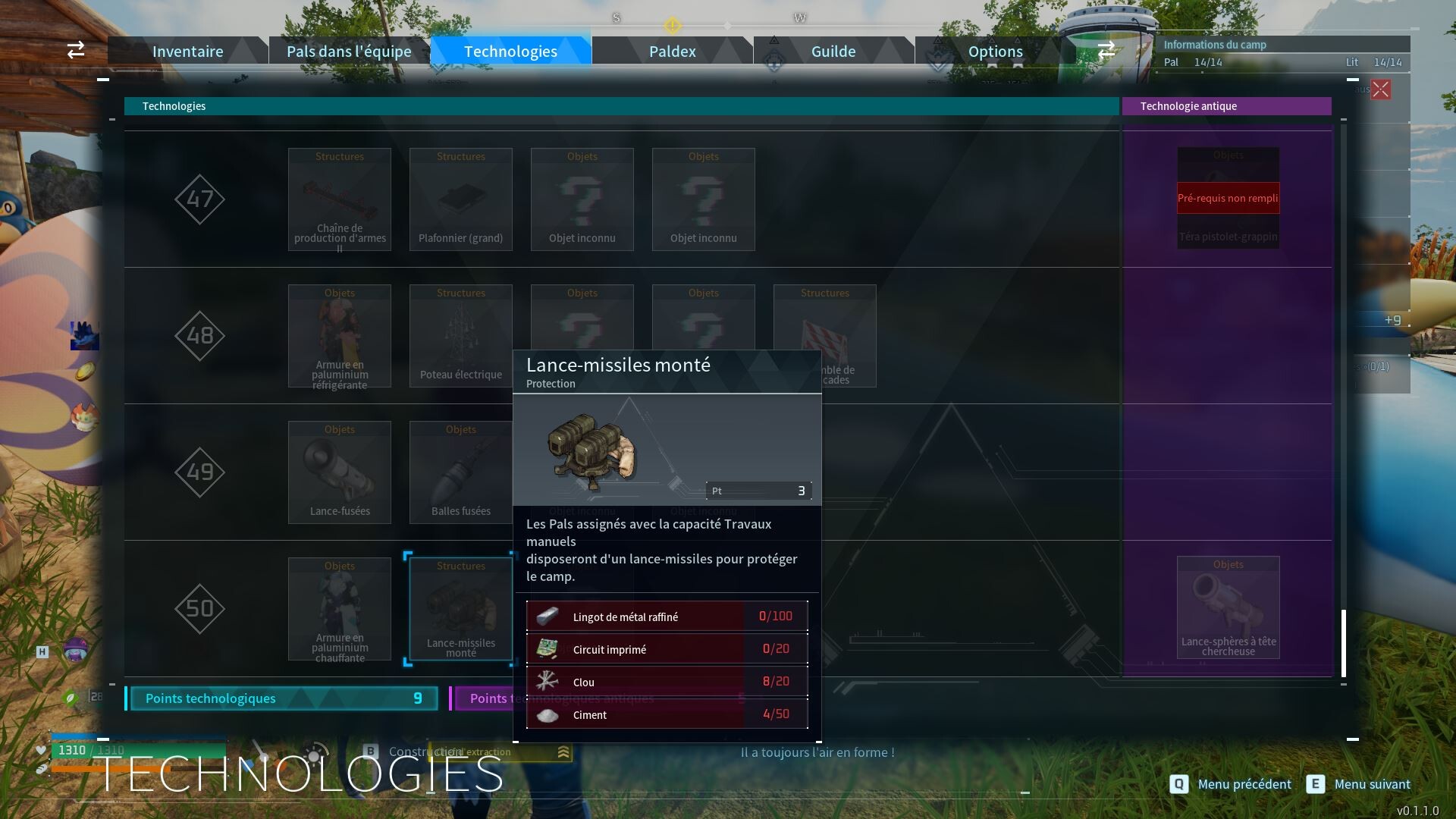Click the Lance-missiles monté technology tile

click(x=461, y=609)
